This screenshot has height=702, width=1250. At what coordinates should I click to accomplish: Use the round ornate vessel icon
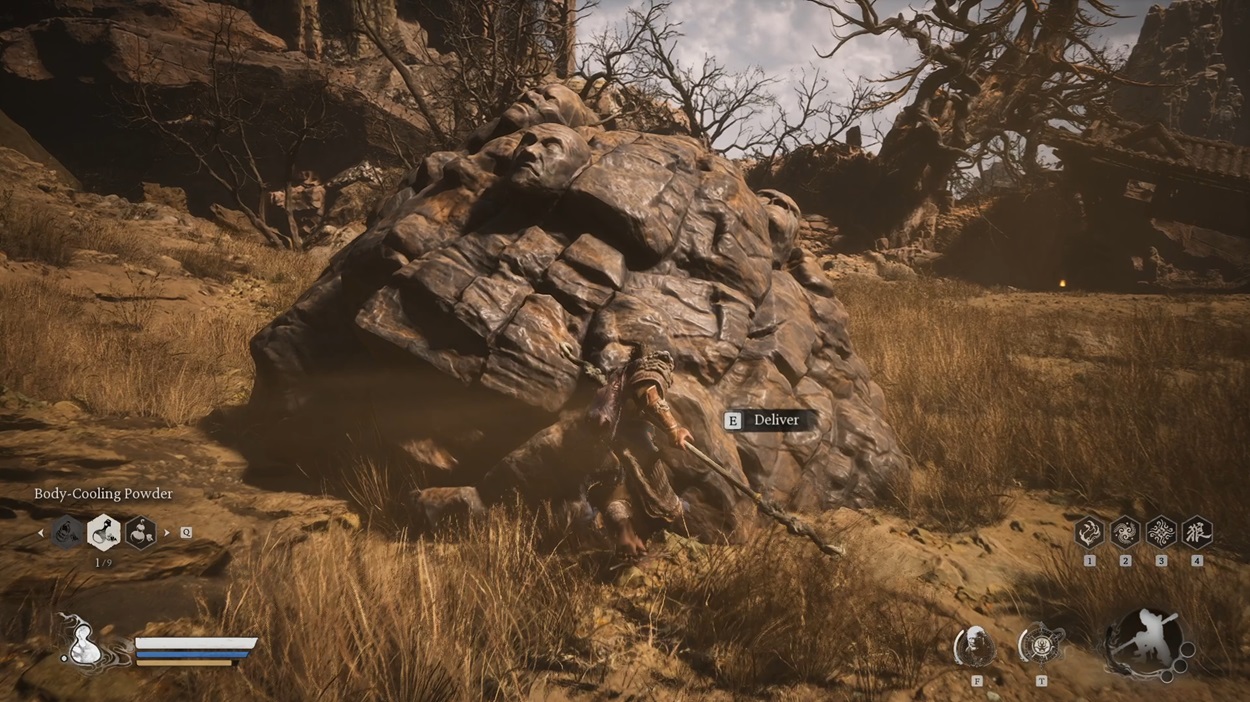[1040, 644]
